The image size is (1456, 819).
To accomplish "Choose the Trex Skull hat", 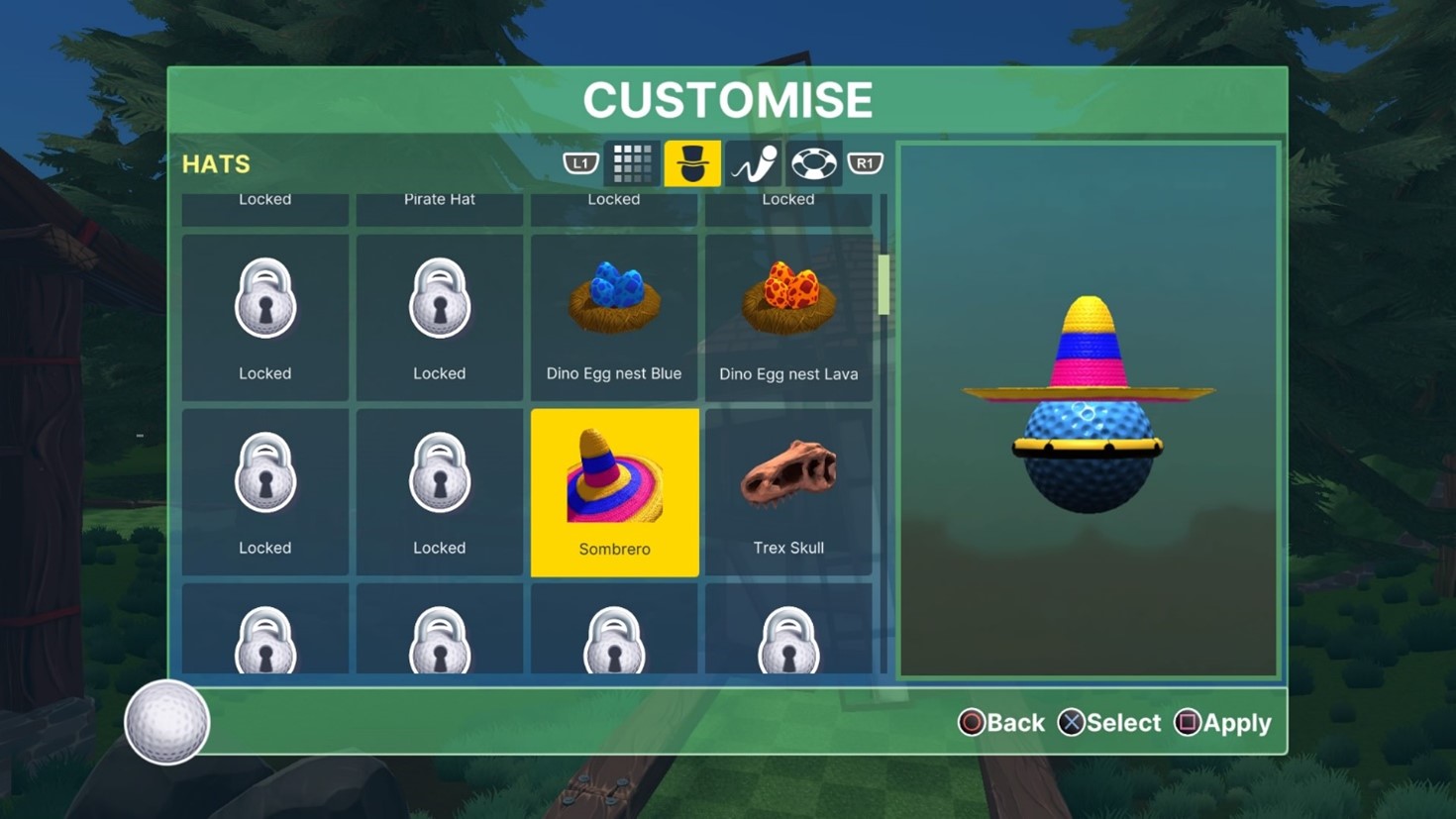I will [x=788, y=492].
